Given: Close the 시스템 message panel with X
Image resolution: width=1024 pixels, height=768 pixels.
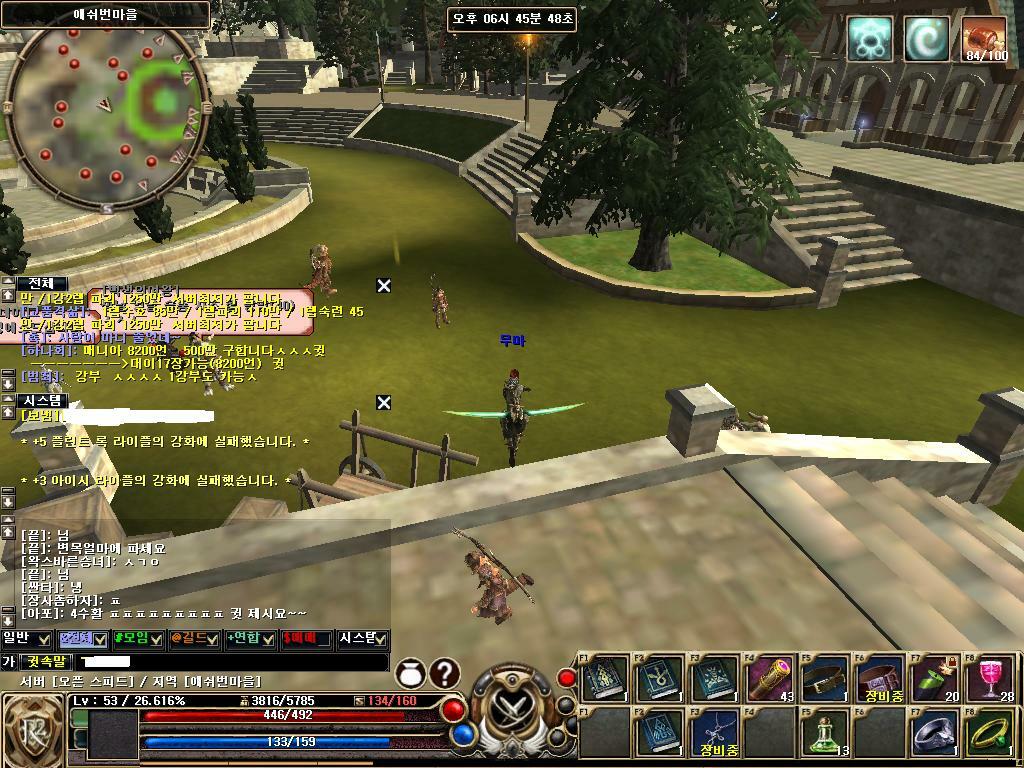Looking at the screenshot, I should [384, 402].
